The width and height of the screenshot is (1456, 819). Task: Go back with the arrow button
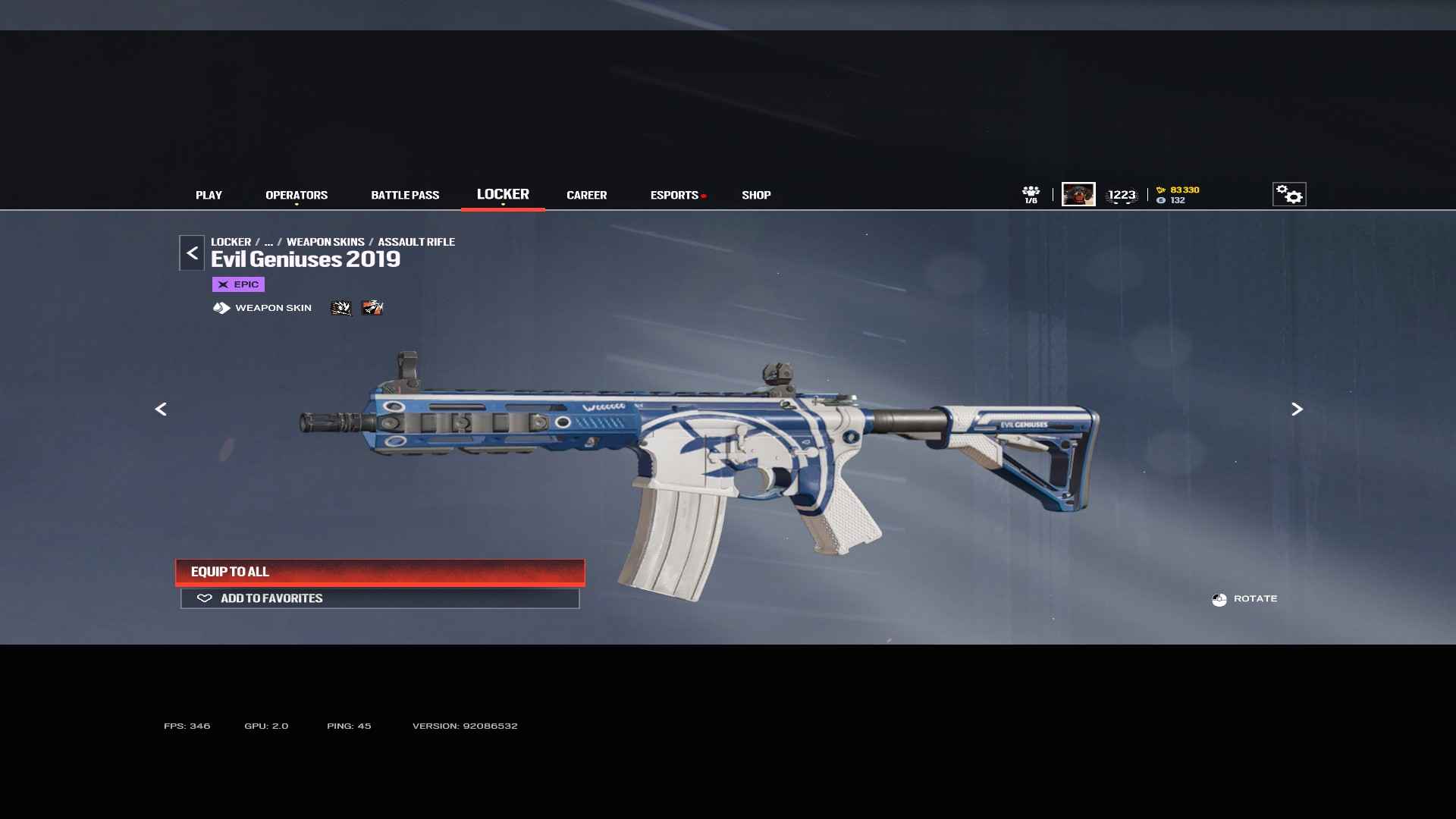click(x=192, y=253)
